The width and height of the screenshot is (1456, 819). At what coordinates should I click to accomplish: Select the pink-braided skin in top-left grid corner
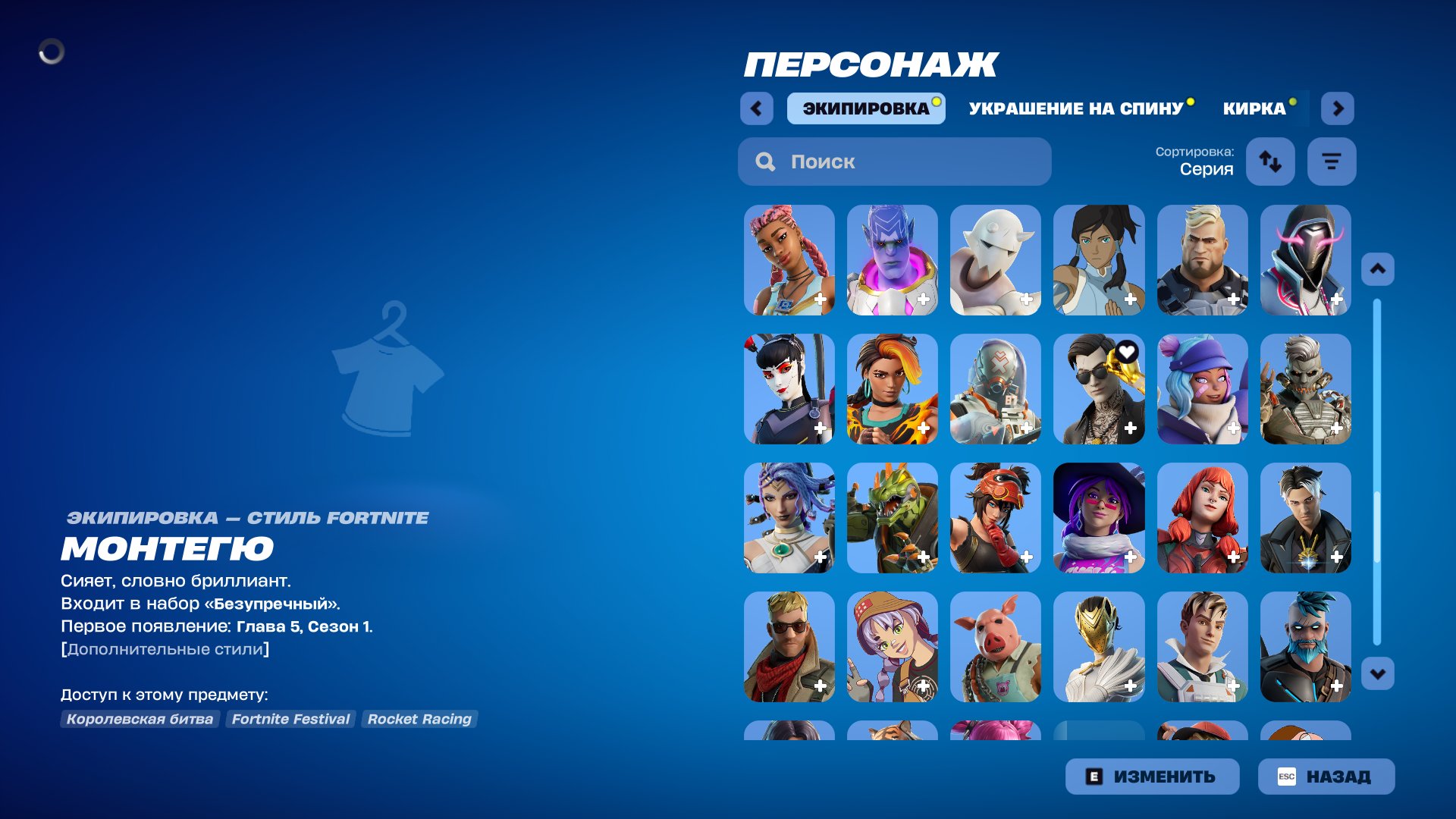click(789, 260)
